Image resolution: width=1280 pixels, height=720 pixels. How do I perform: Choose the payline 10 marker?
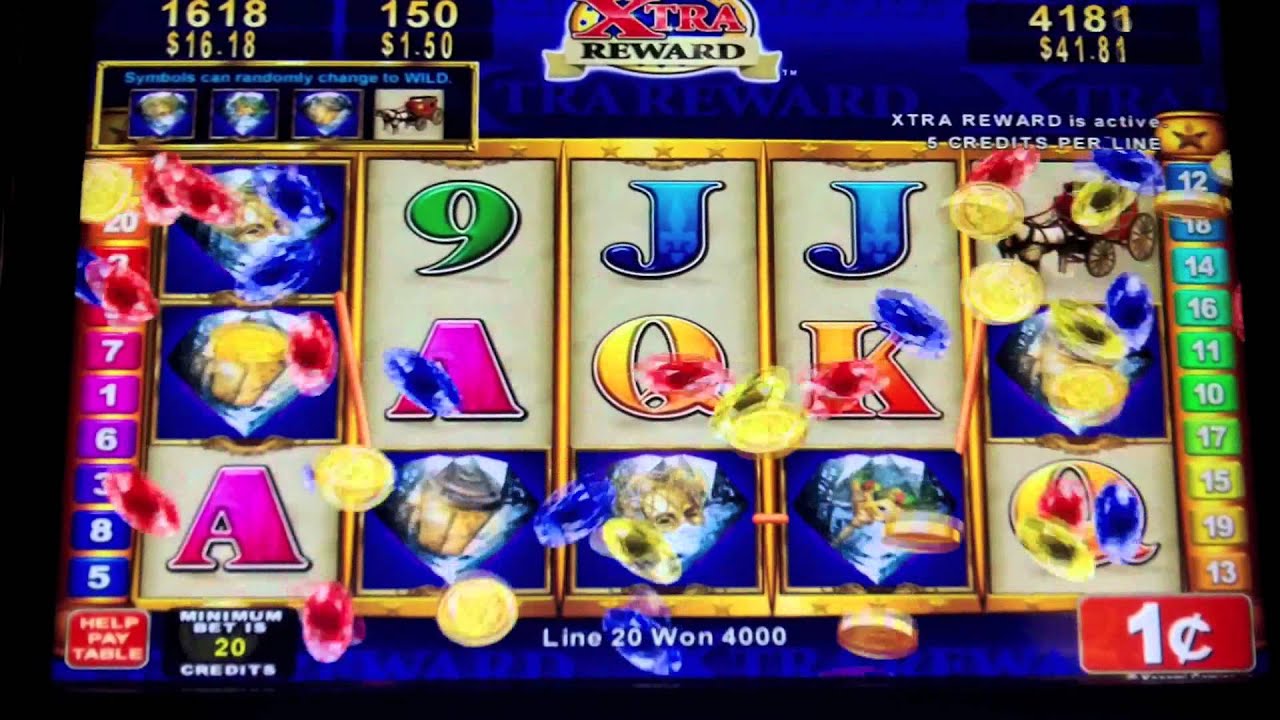[1208, 393]
